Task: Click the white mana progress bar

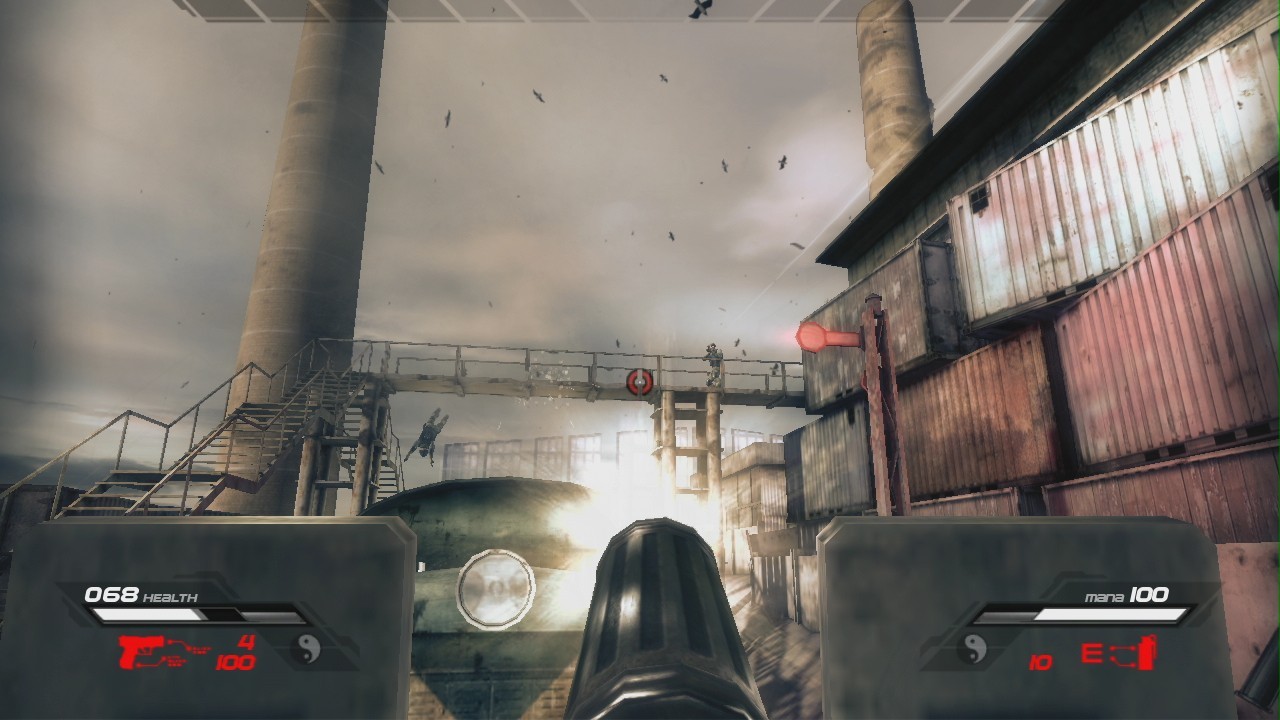Action: (1110, 614)
